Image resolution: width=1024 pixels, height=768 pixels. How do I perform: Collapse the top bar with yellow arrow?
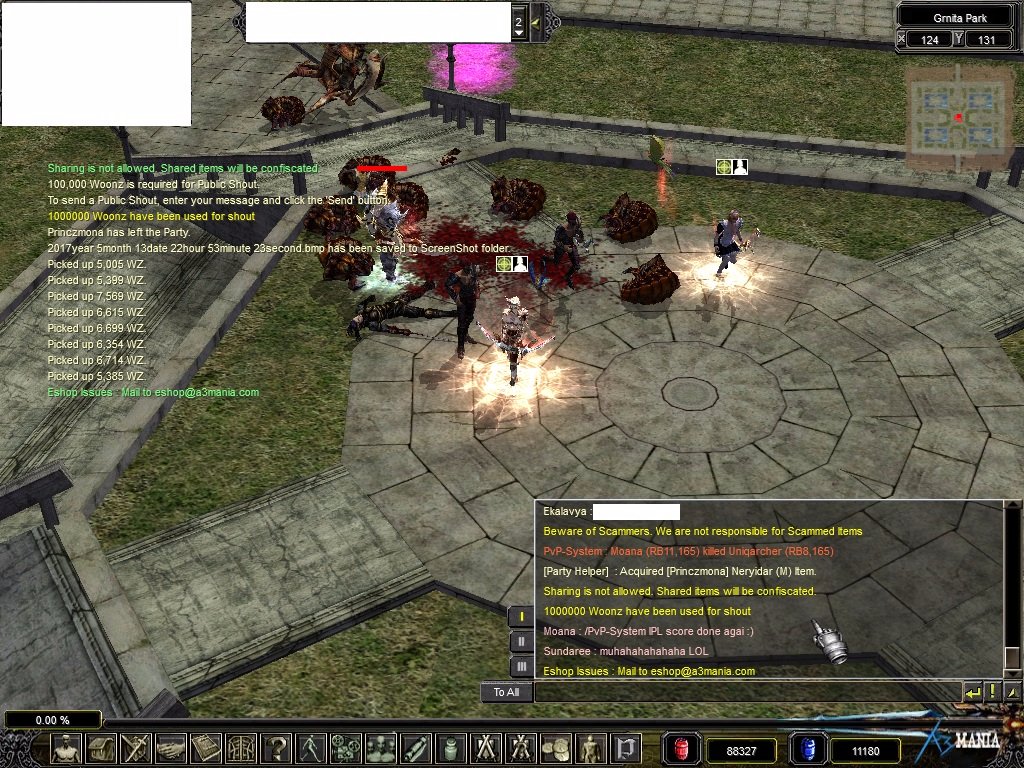(x=535, y=22)
